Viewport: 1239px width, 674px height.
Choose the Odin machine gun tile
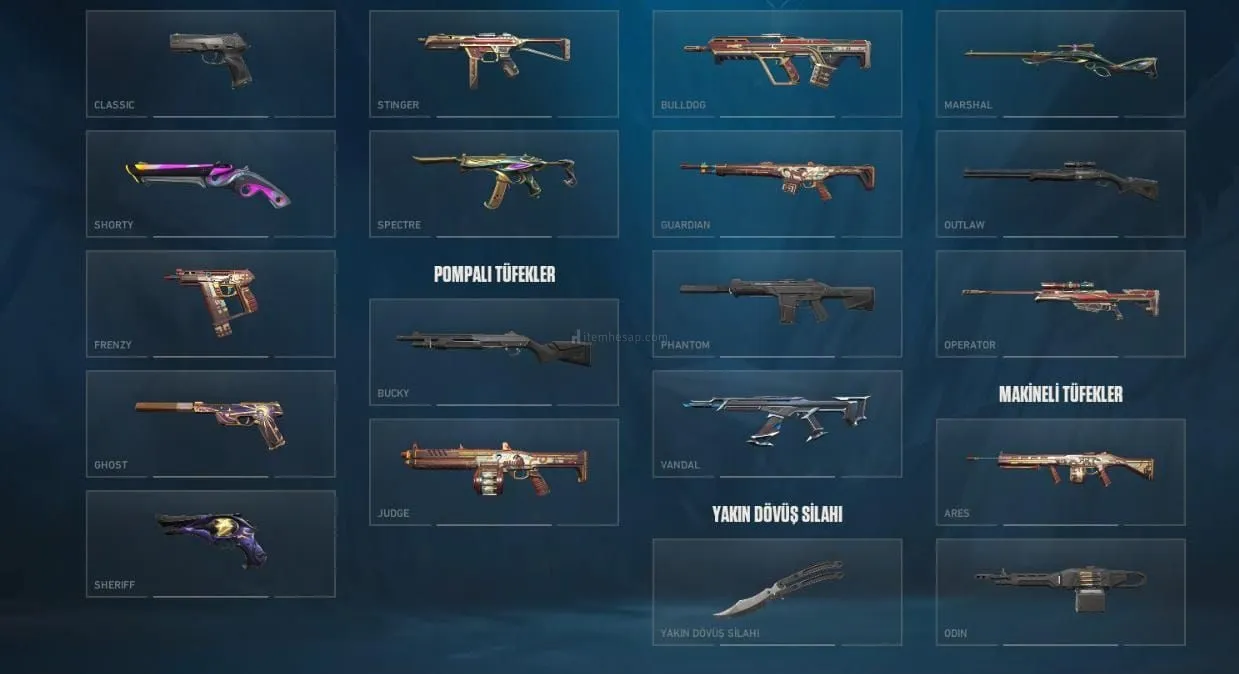[x=1060, y=591]
